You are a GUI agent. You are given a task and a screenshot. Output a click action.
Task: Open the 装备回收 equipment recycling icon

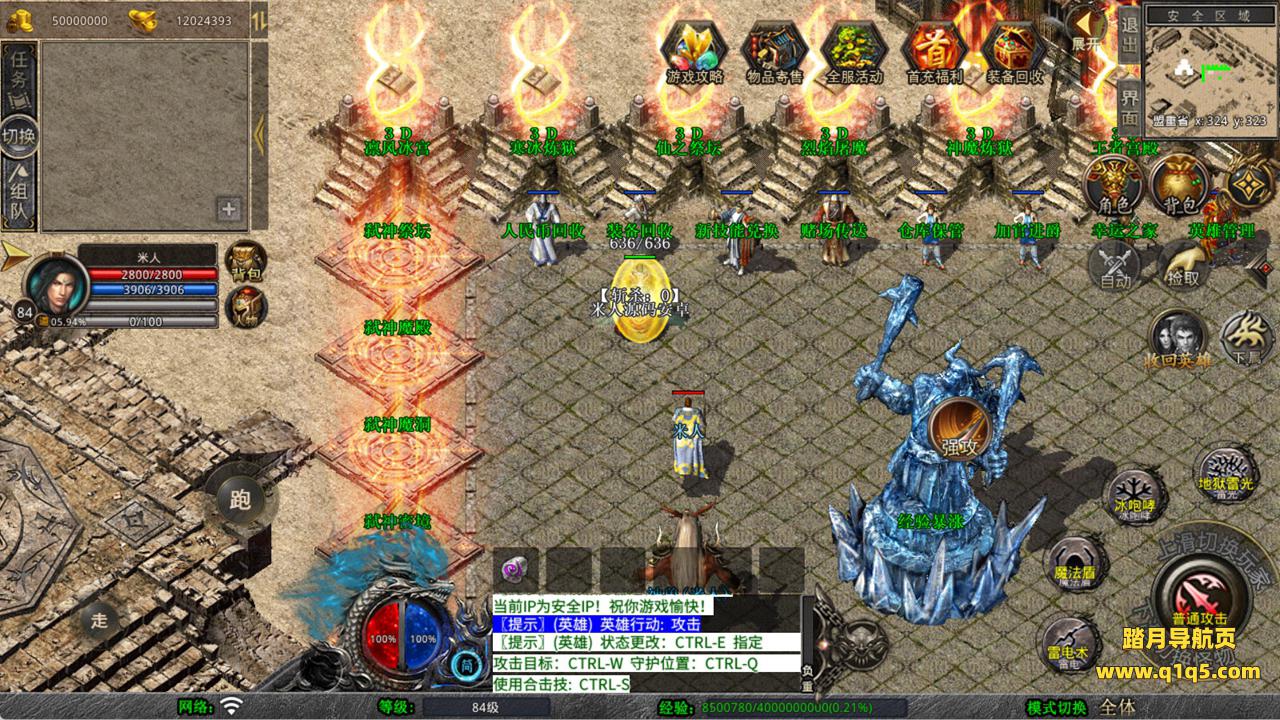pos(1014,52)
